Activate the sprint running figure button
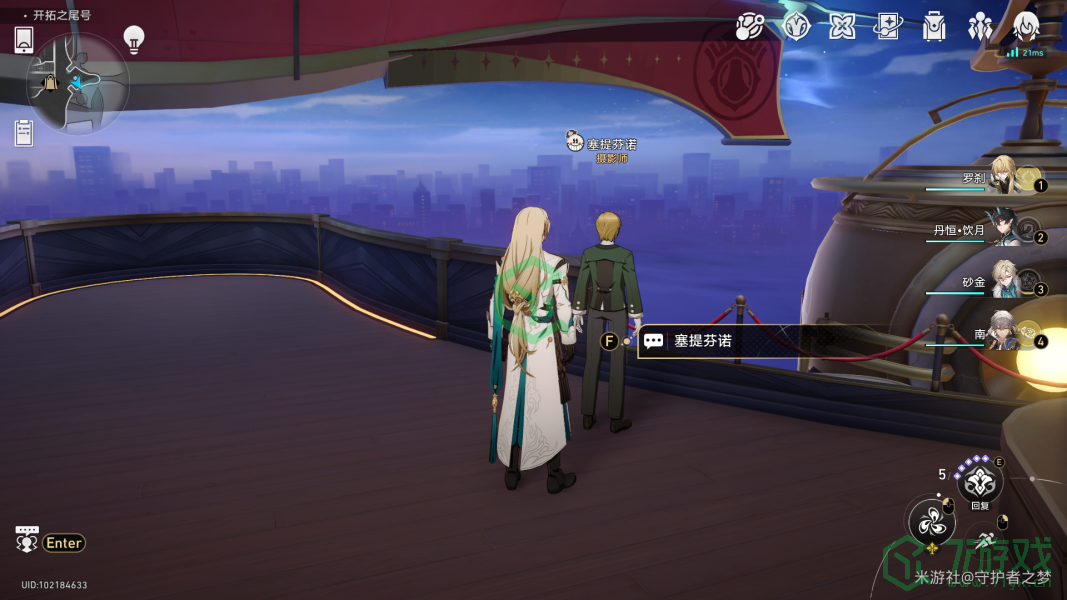 click(985, 540)
